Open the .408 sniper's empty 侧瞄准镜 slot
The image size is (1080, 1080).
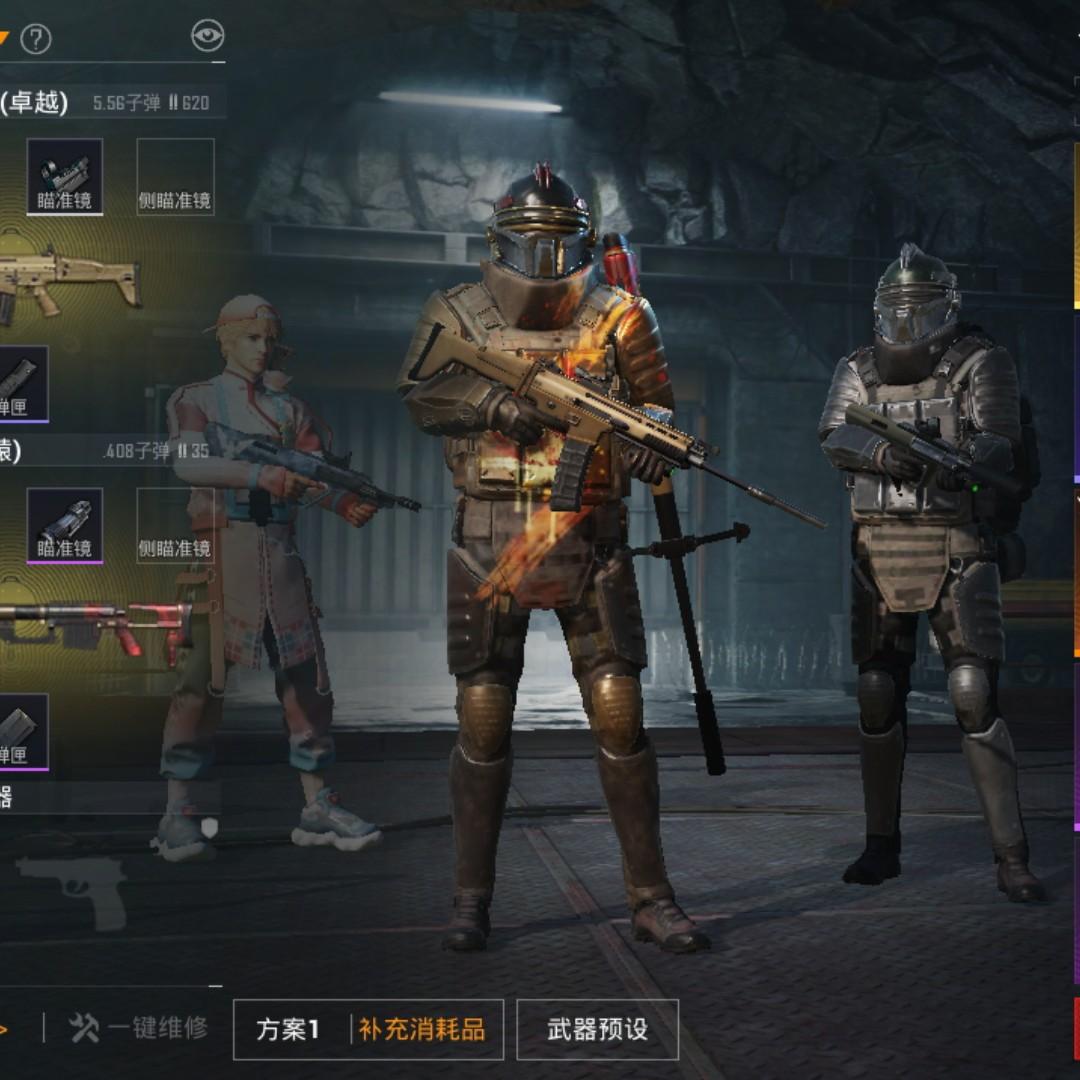[x=175, y=525]
